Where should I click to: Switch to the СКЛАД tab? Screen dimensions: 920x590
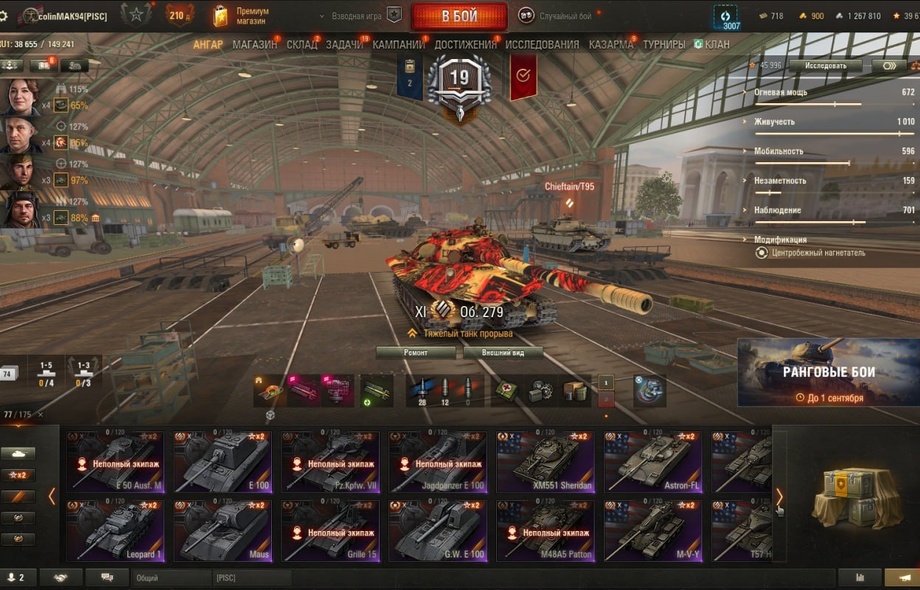(302, 45)
